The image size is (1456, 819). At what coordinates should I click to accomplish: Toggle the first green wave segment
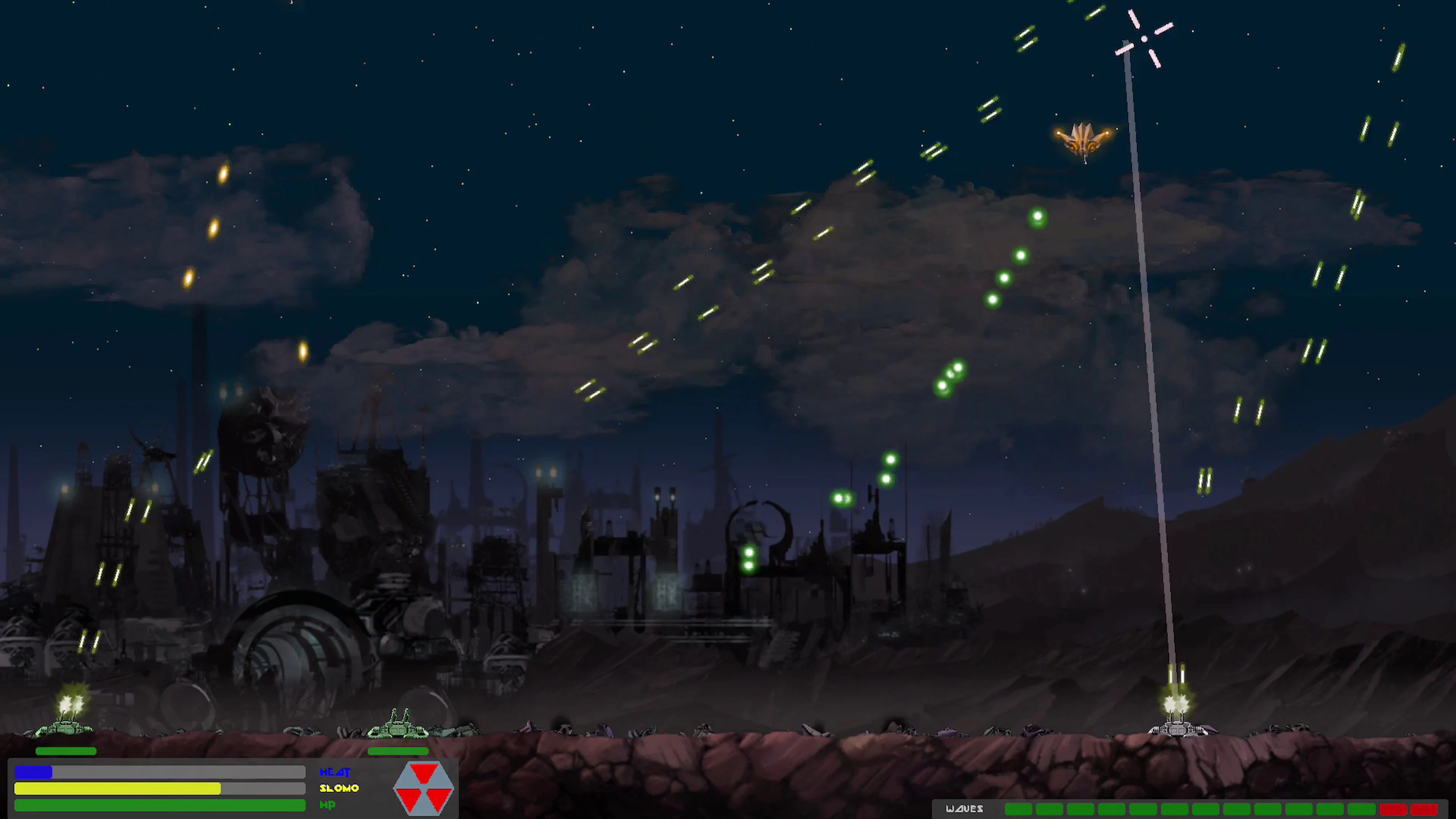point(1018,810)
